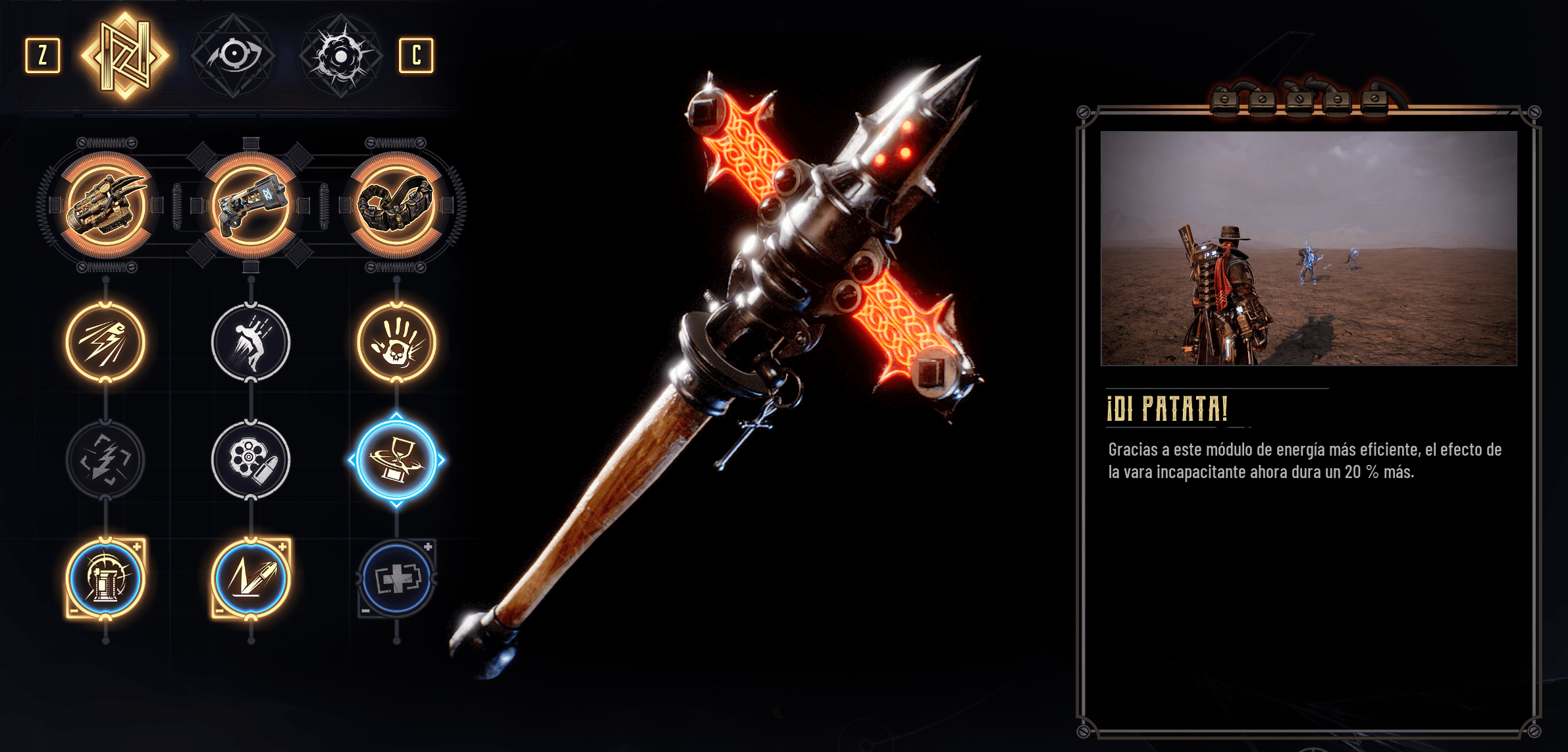The width and height of the screenshot is (1568, 752).
Task: Select the revolver cylinder and bullet upgrade
Action: [x=251, y=460]
